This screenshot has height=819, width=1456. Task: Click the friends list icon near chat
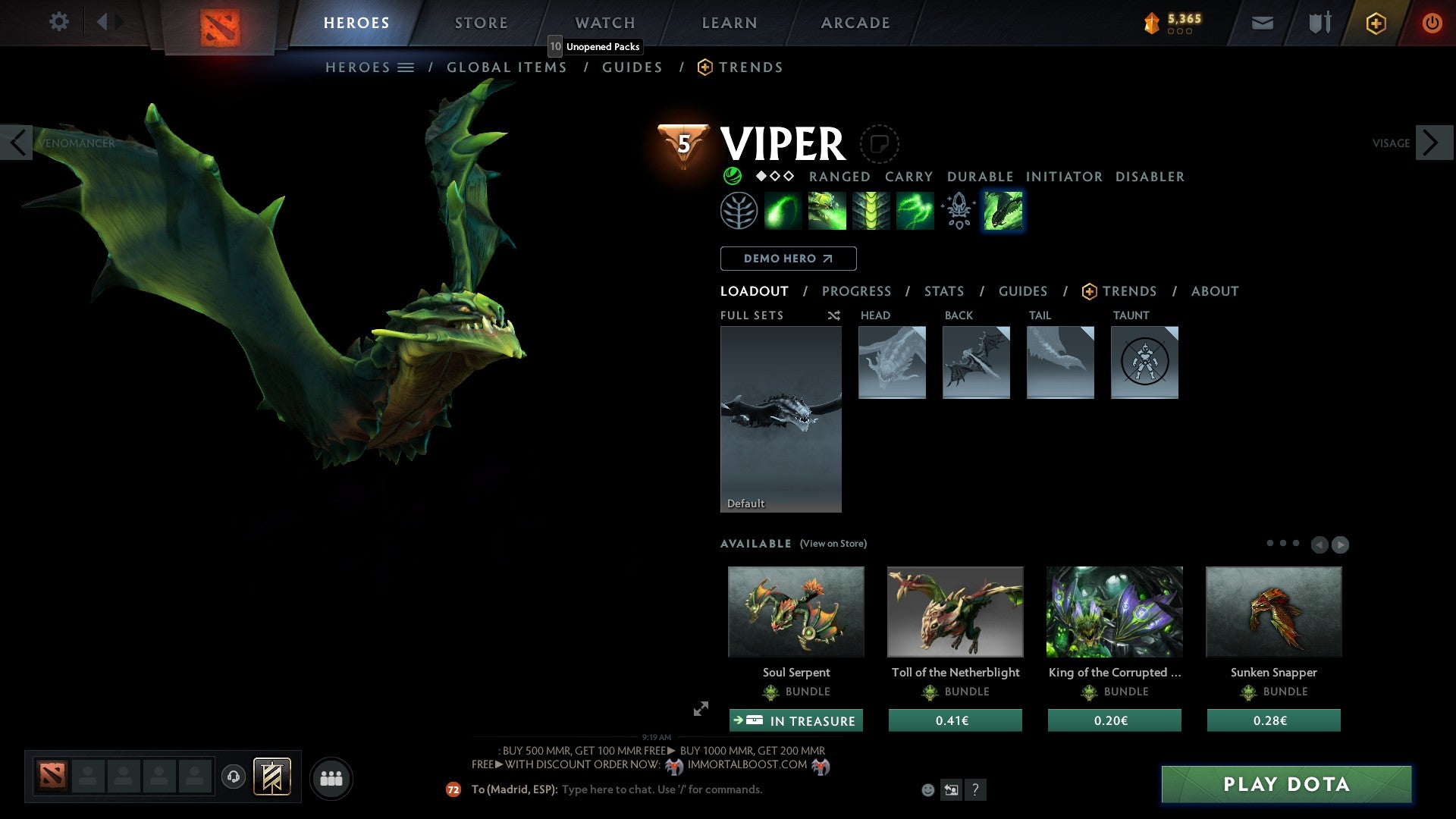[331, 777]
